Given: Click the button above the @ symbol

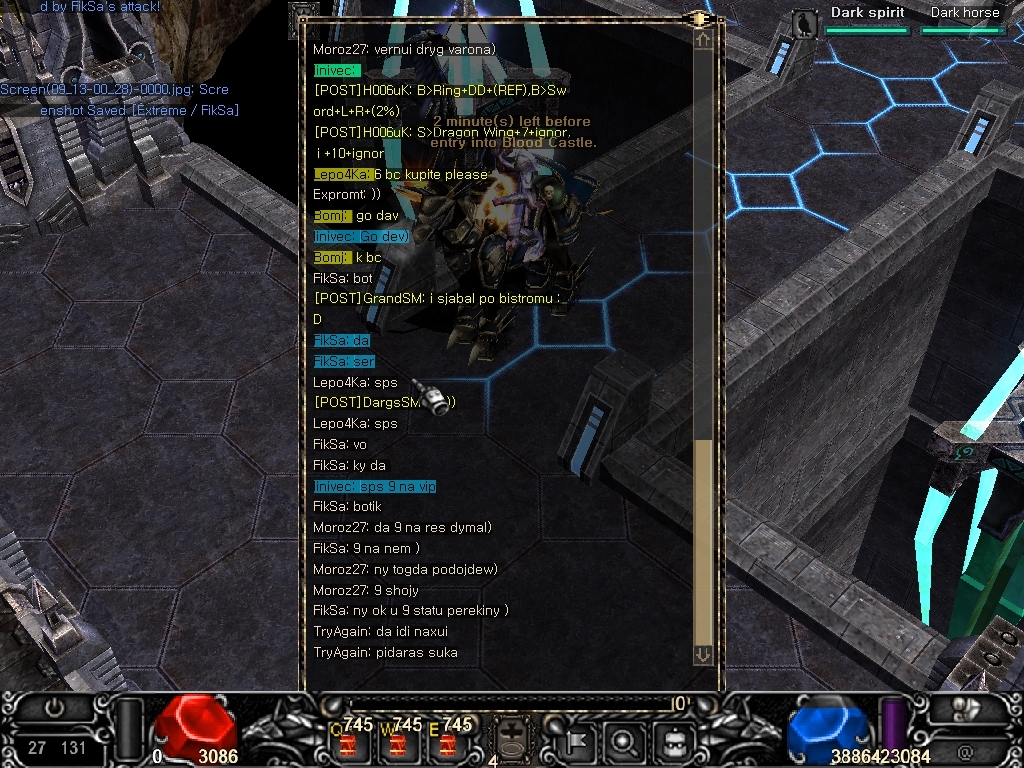Looking at the screenshot, I should [965, 708].
